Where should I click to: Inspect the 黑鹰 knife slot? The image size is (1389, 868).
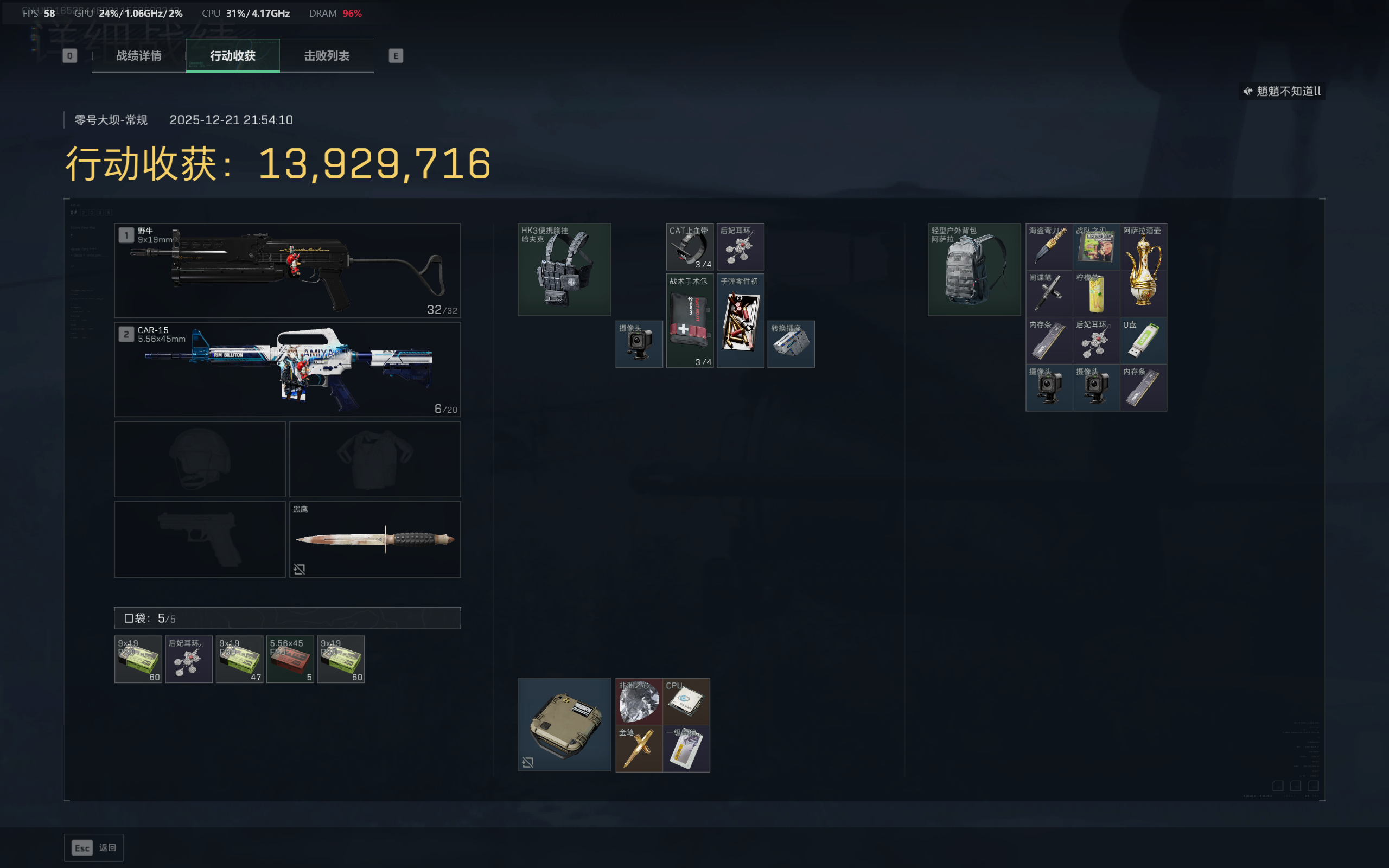(375, 539)
